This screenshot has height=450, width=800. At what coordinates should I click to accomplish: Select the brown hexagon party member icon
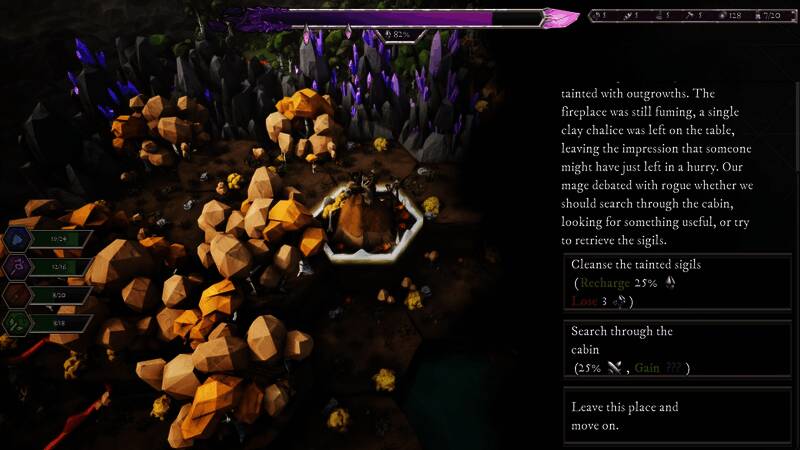19,295
